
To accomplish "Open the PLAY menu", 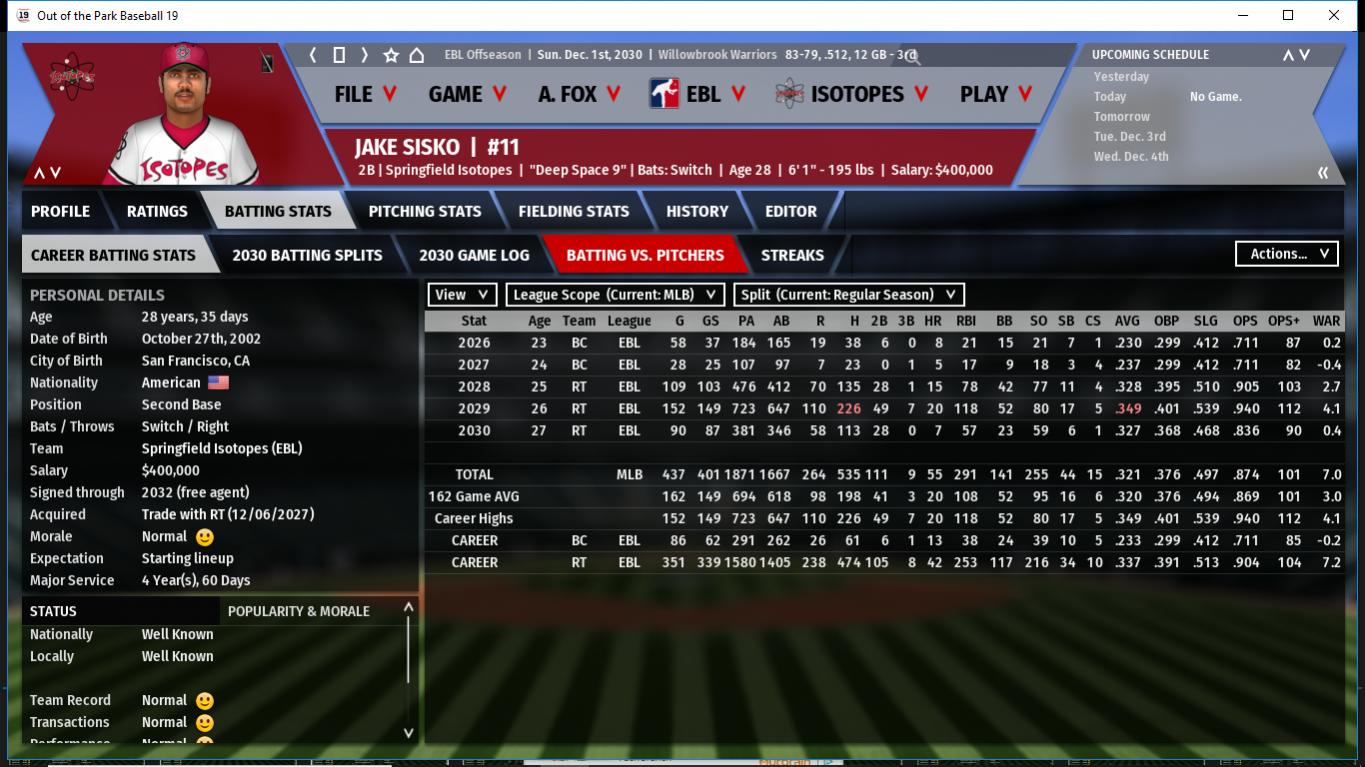I will 996,94.
